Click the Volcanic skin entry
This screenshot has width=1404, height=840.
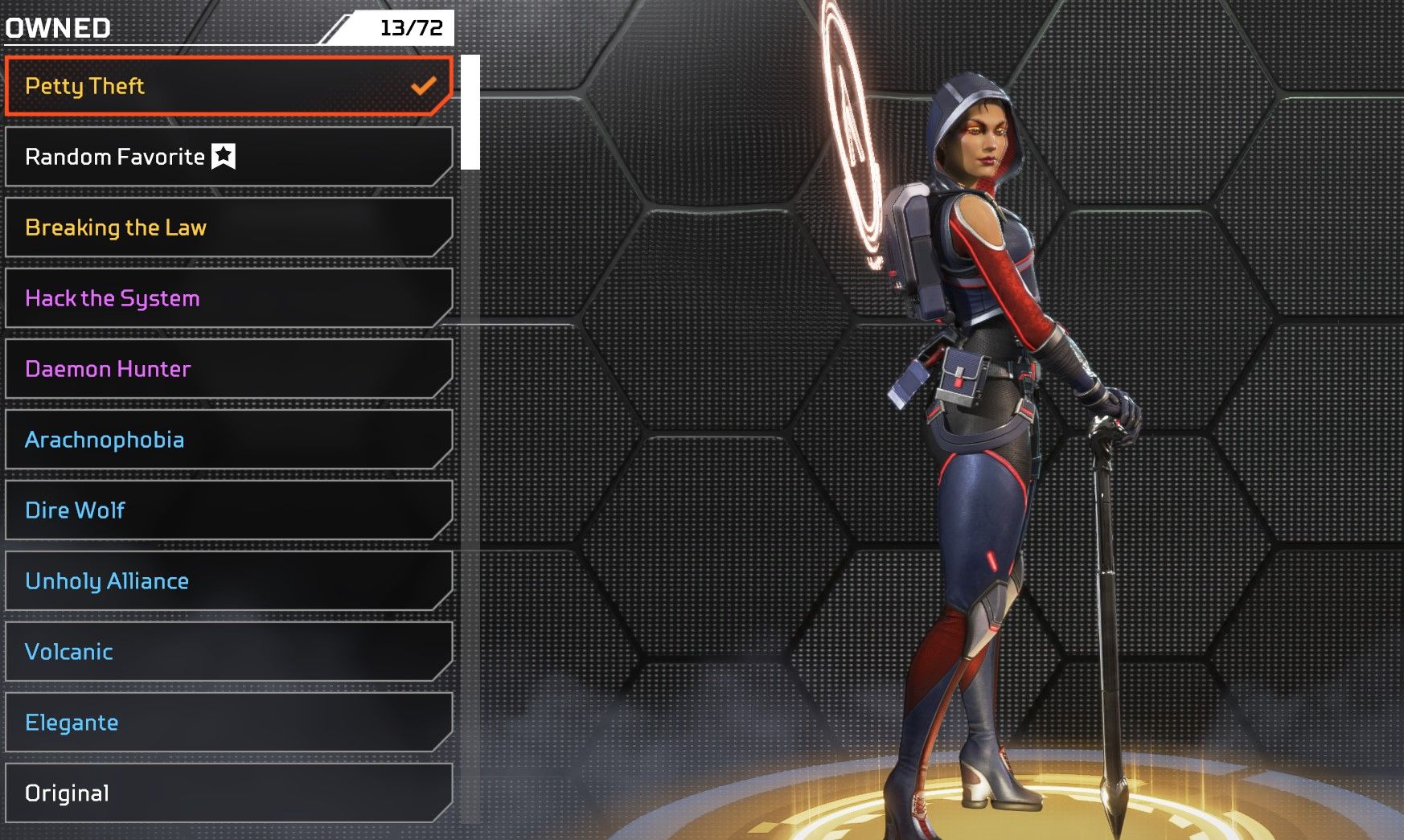pos(228,652)
